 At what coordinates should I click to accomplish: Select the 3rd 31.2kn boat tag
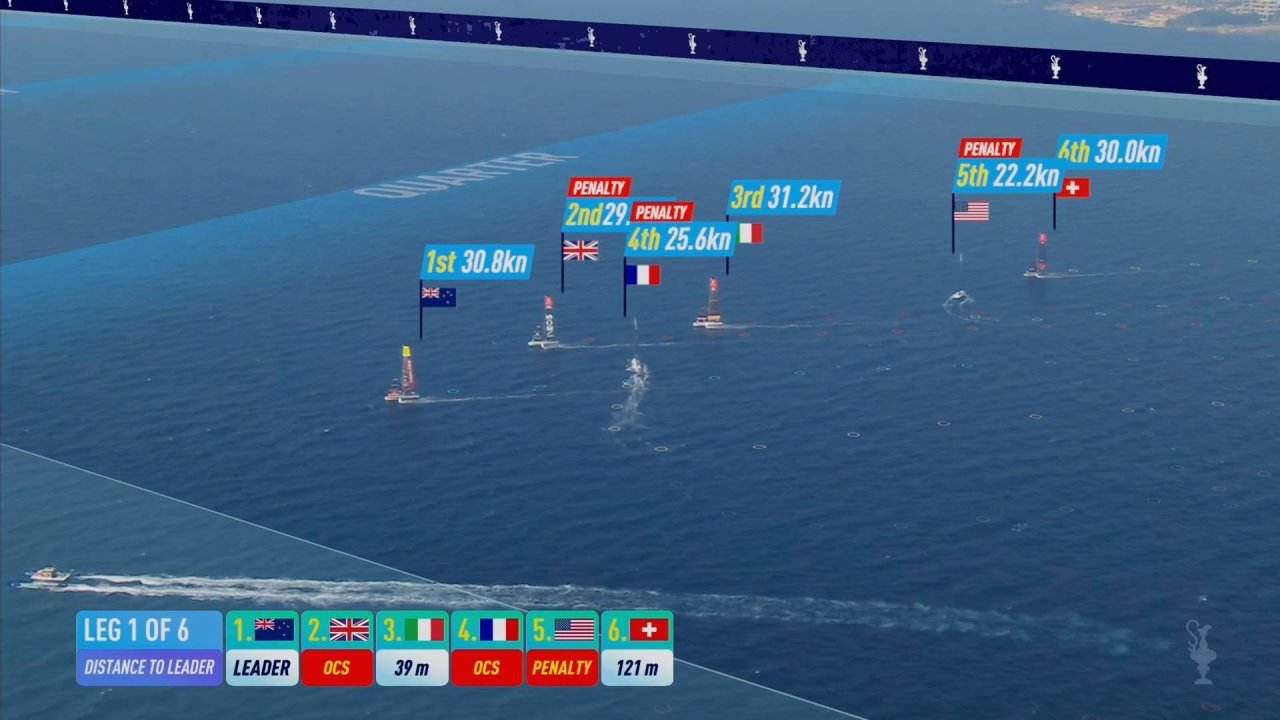(783, 198)
